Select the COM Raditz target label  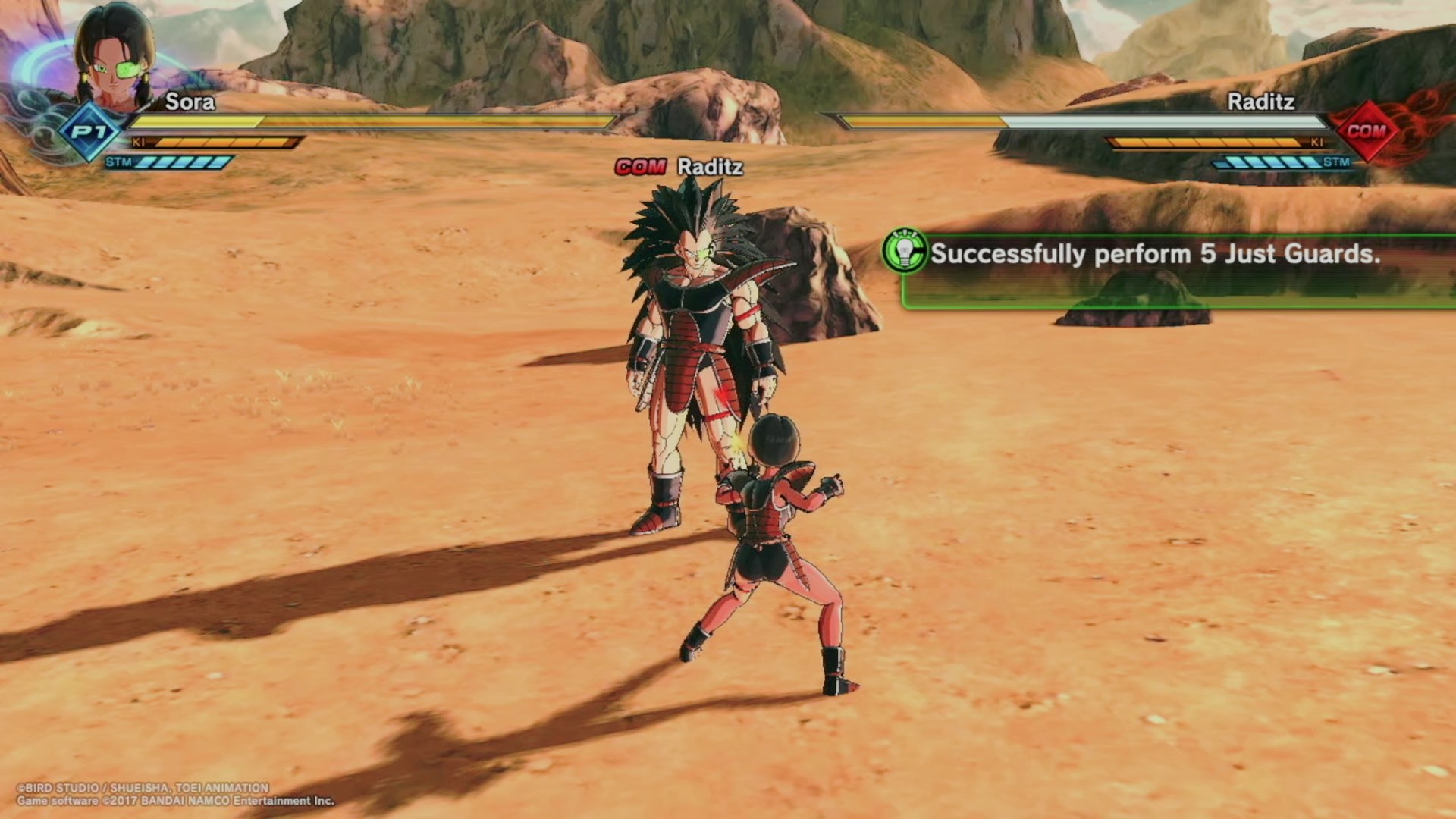tap(679, 167)
